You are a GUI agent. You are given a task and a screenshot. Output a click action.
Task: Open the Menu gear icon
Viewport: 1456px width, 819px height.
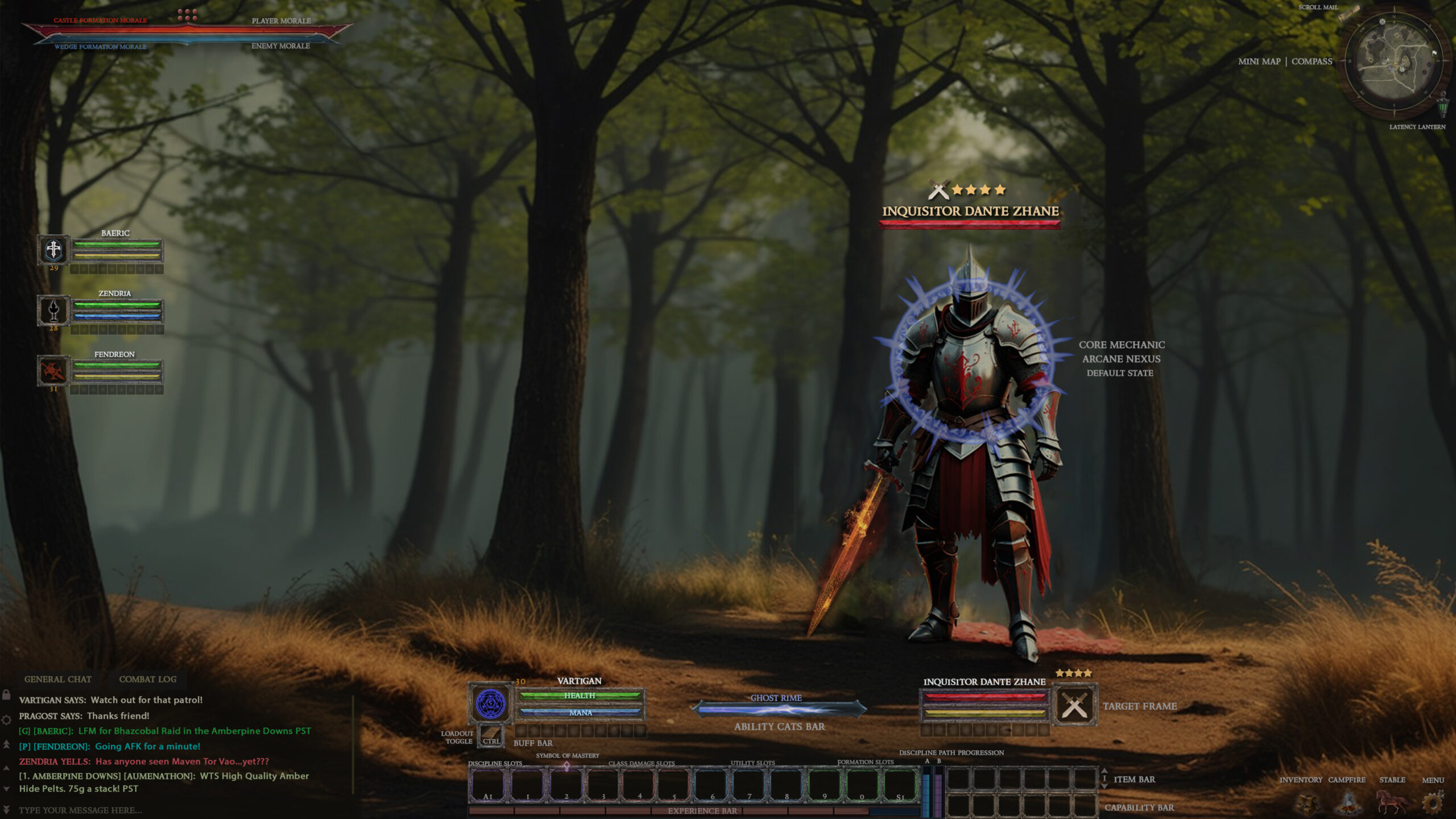pyautogui.click(x=1432, y=803)
